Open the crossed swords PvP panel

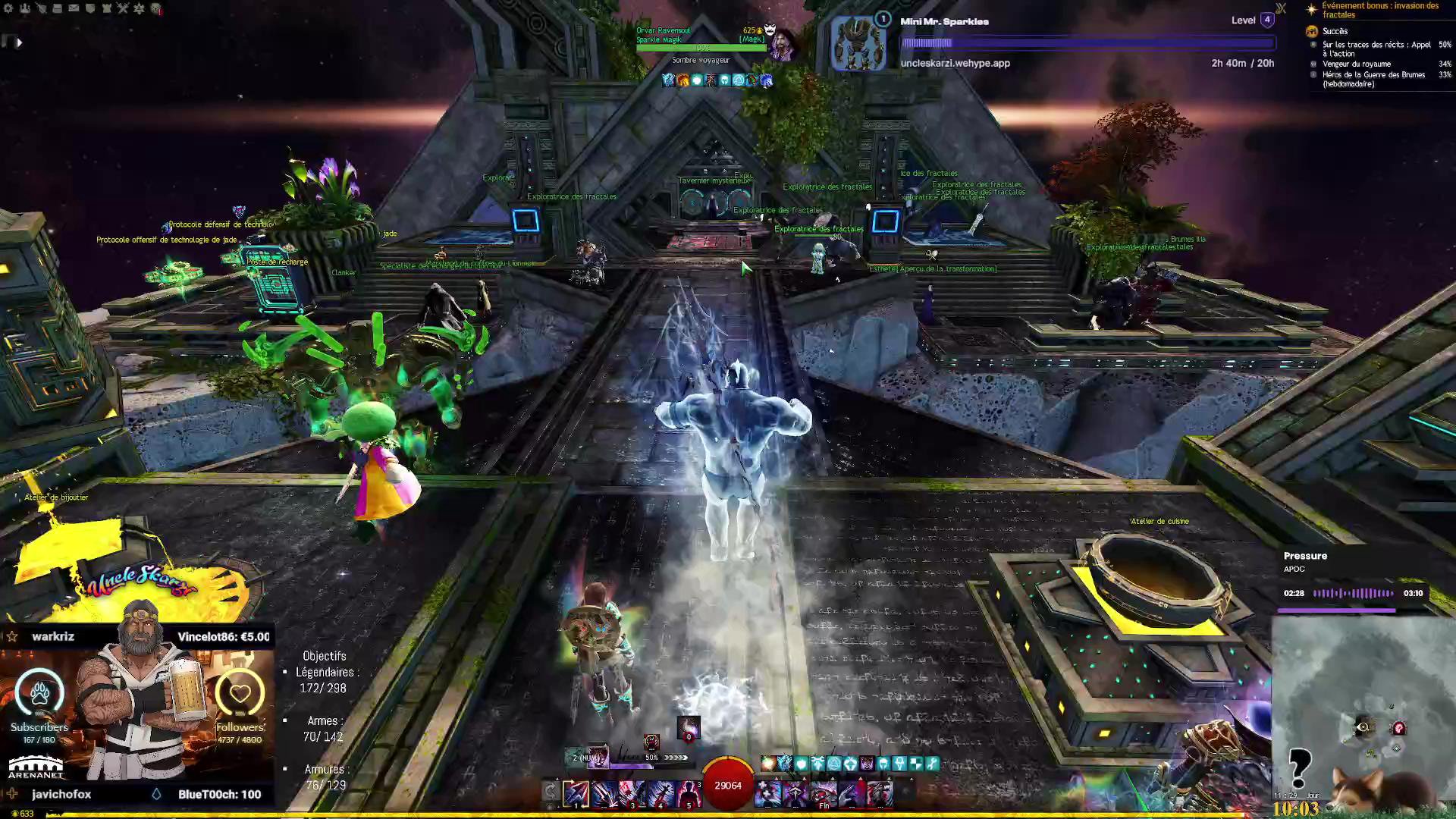point(123,8)
